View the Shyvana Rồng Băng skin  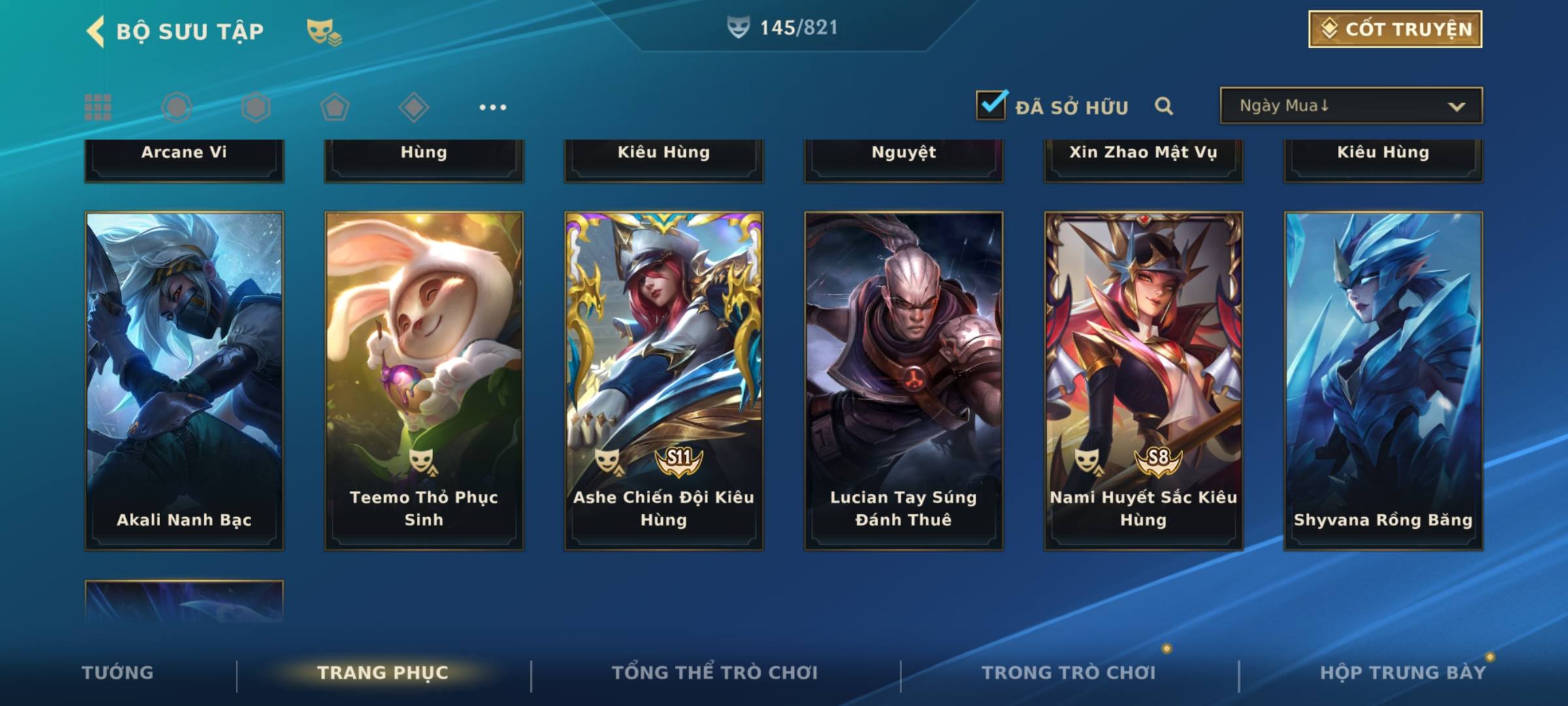pos(1383,380)
